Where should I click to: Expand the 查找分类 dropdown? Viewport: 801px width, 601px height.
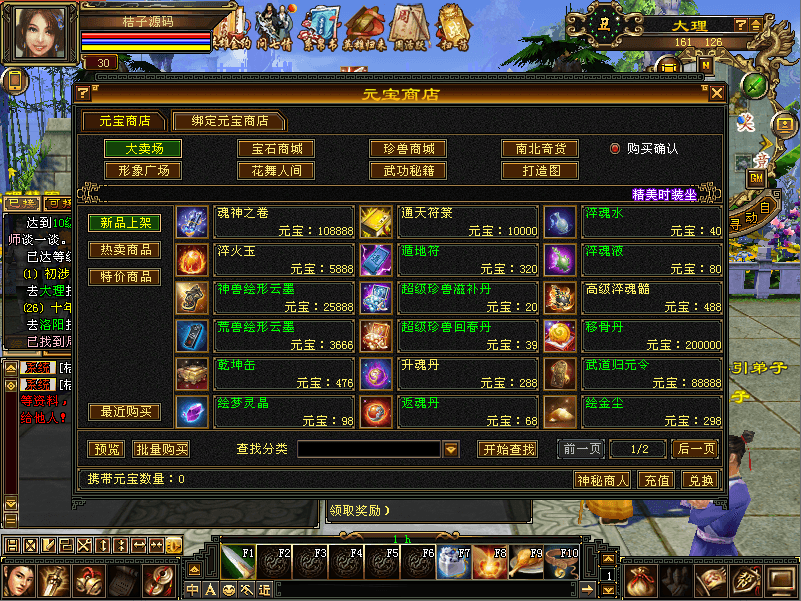point(451,450)
